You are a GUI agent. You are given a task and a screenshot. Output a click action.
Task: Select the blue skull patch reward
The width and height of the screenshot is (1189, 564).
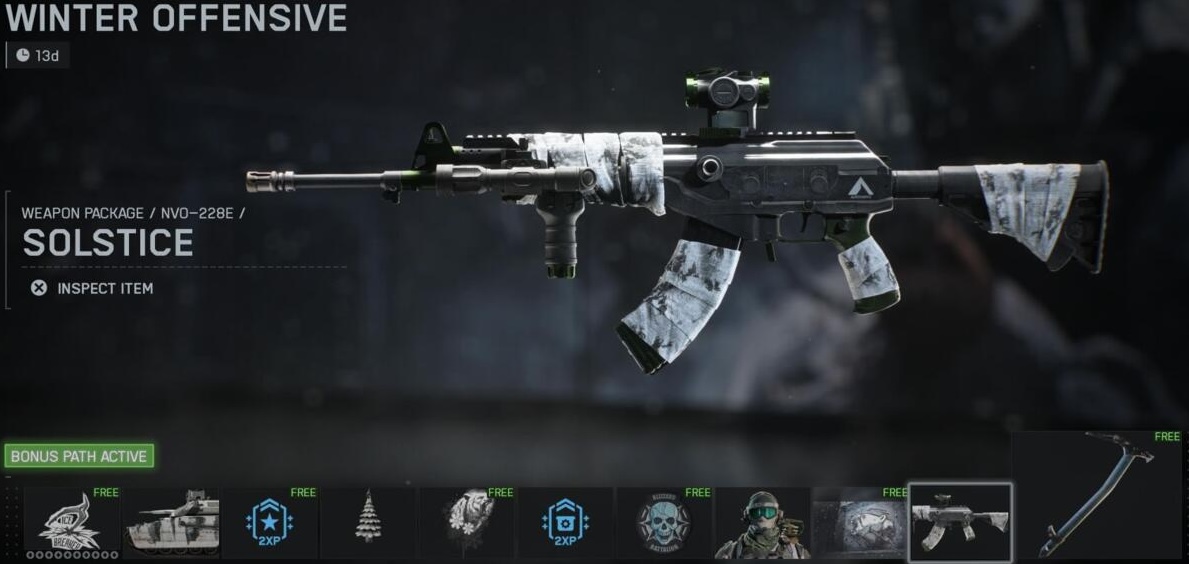(663, 523)
